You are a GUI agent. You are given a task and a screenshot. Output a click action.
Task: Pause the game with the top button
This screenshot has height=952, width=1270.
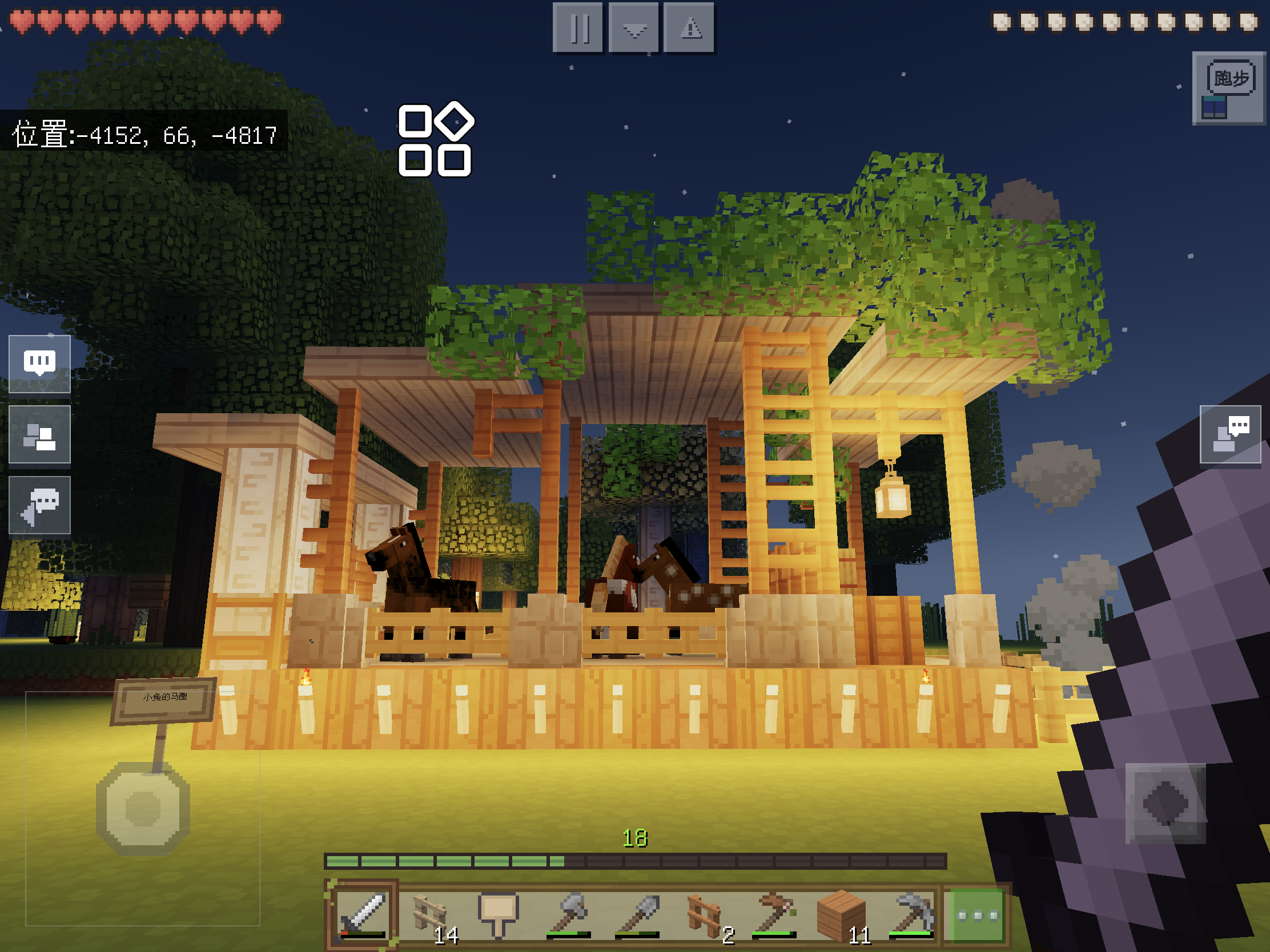coord(577,27)
